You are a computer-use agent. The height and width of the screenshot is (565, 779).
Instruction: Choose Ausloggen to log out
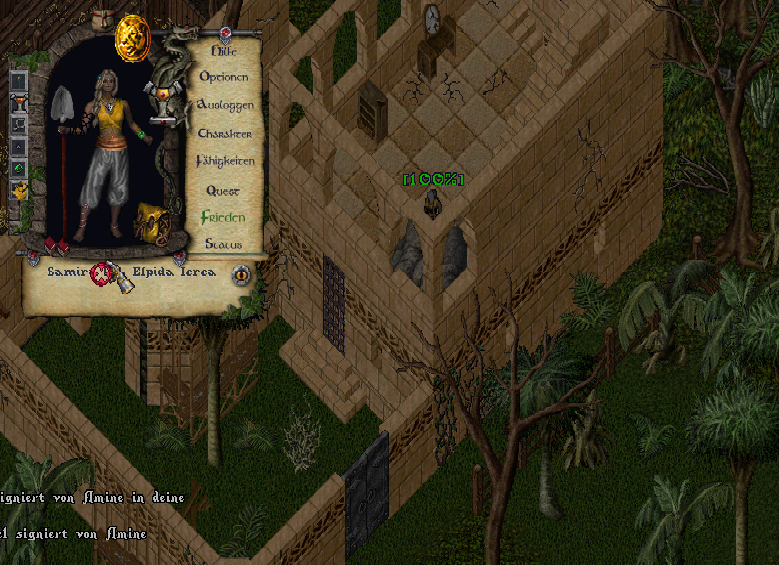coord(225,105)
